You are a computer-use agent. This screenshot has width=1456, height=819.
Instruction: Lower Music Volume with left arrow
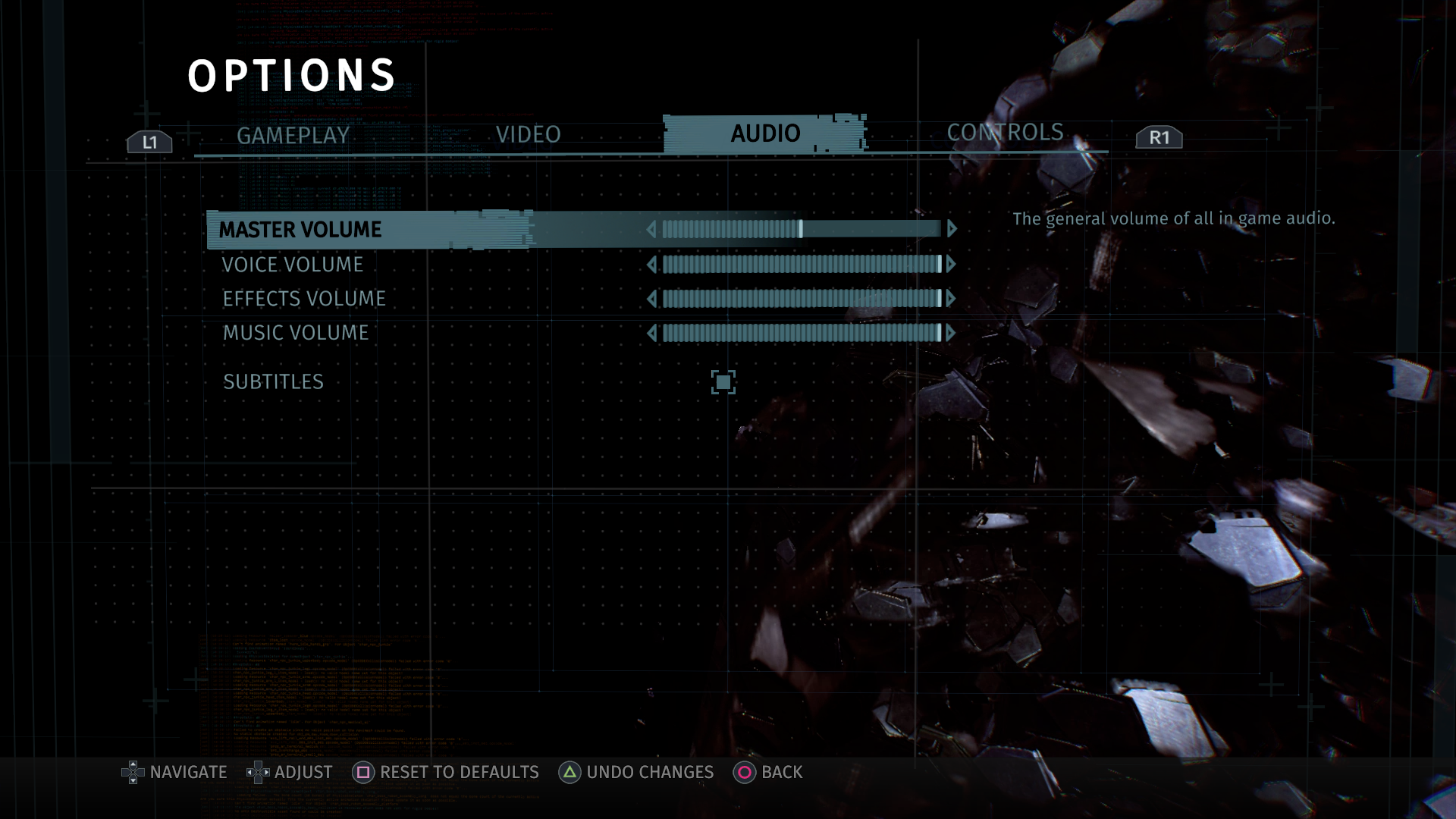[x=651, y=333]
